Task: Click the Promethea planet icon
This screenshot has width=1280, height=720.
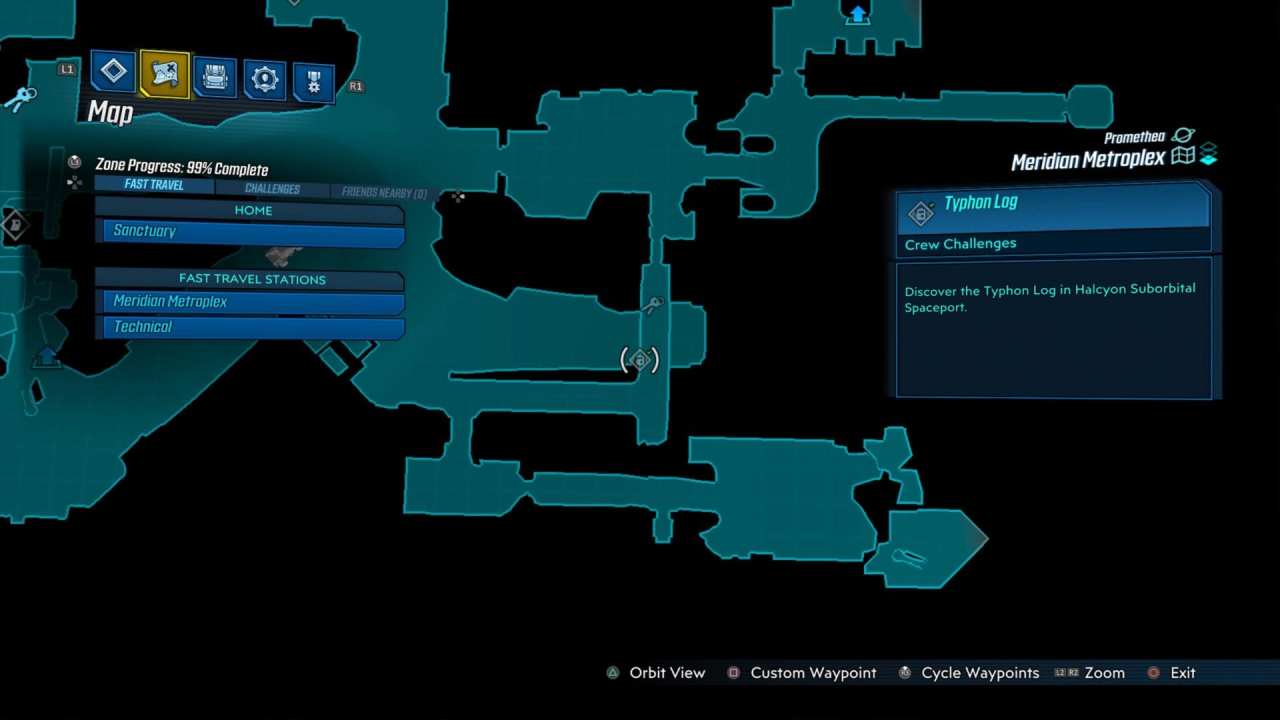Action: tap(1183, 138)
